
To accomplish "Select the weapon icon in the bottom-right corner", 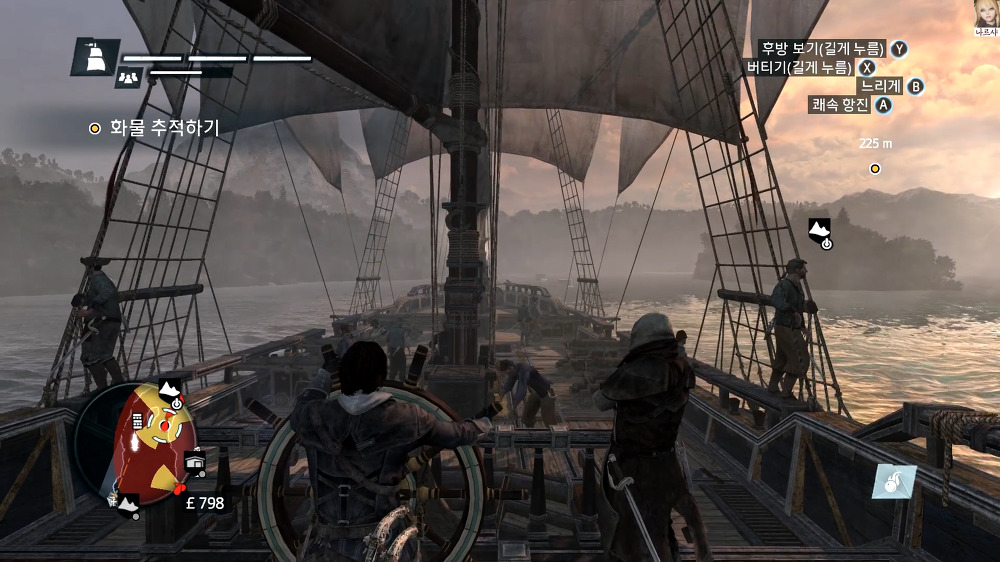I will (892, 480).
